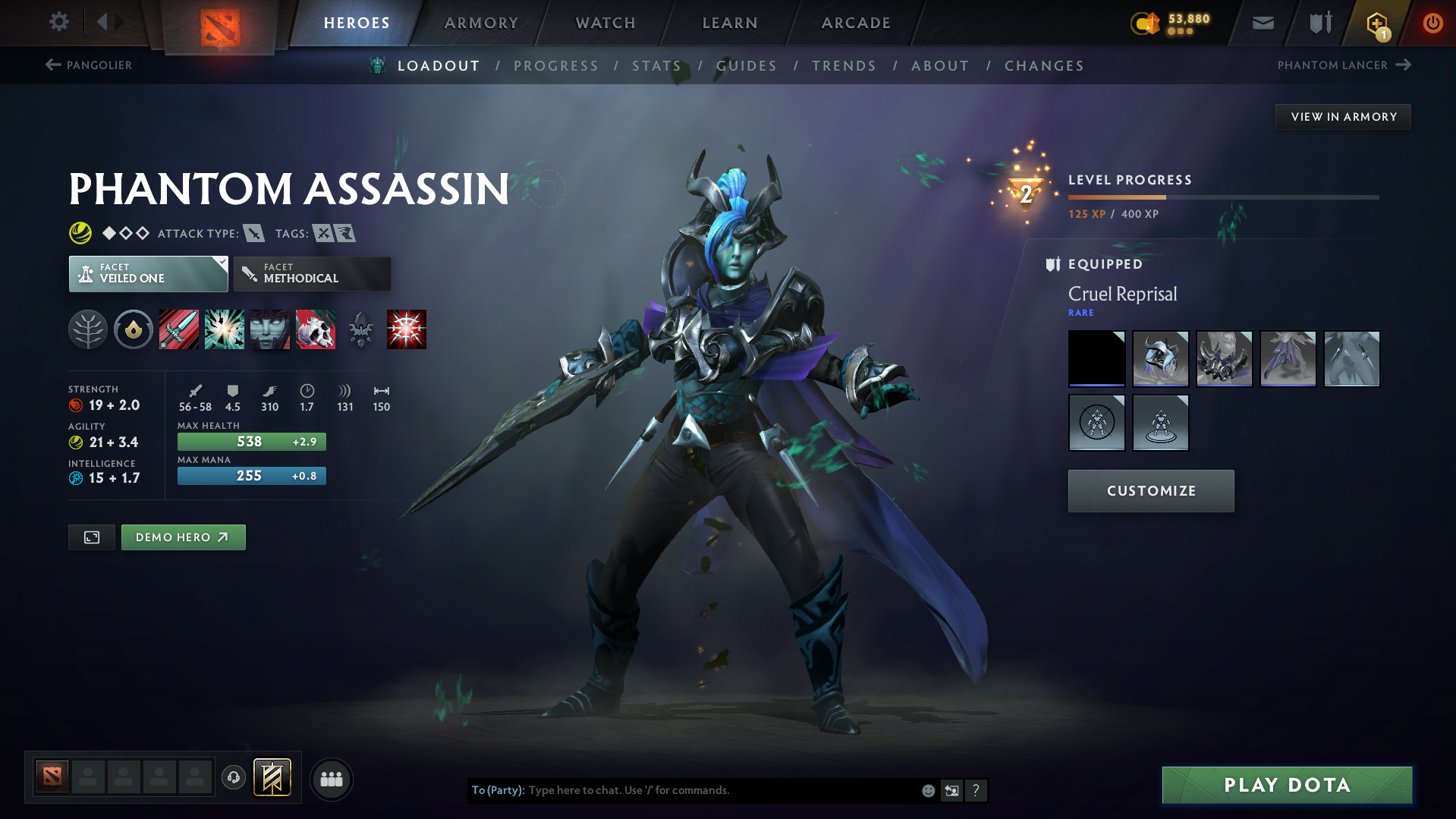This screenshot has width=1456, height=819.
Task: Switch to the Methodical facet
Action: (312, 273)
